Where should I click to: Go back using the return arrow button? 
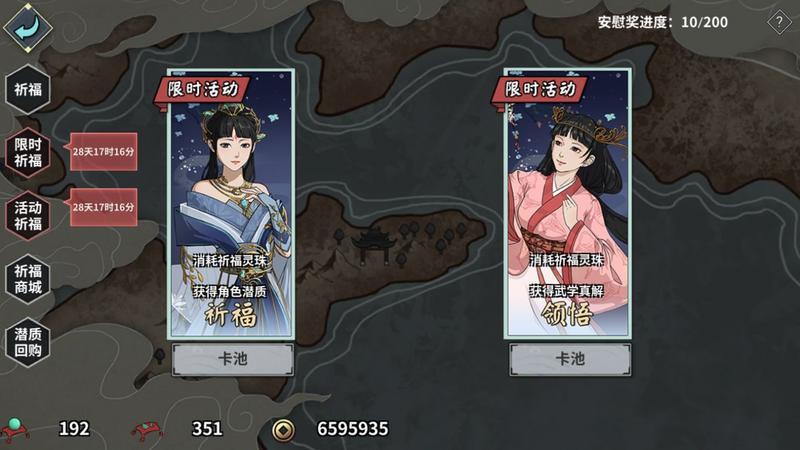point(27,25)
